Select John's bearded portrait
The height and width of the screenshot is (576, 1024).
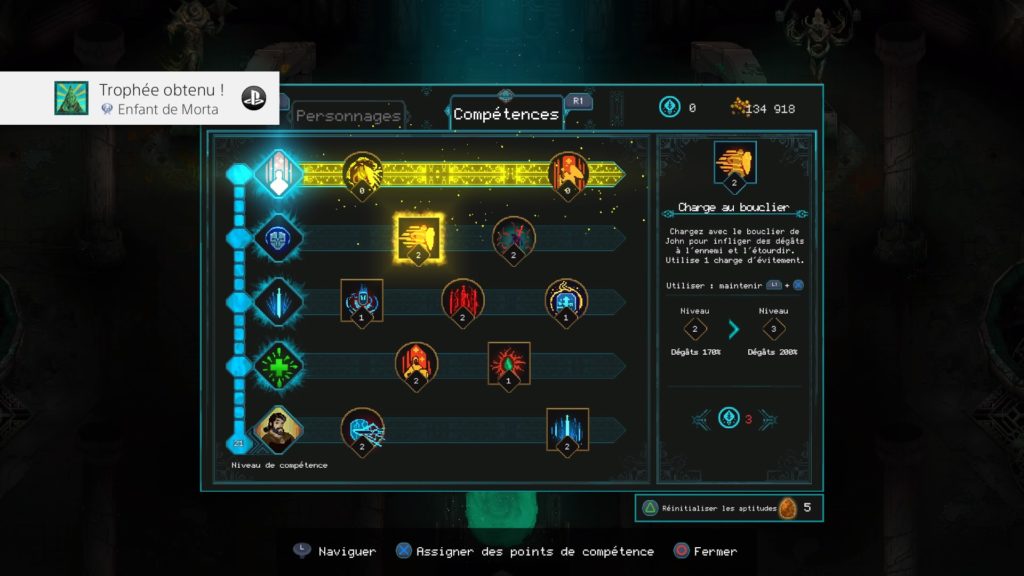point(278,429)
